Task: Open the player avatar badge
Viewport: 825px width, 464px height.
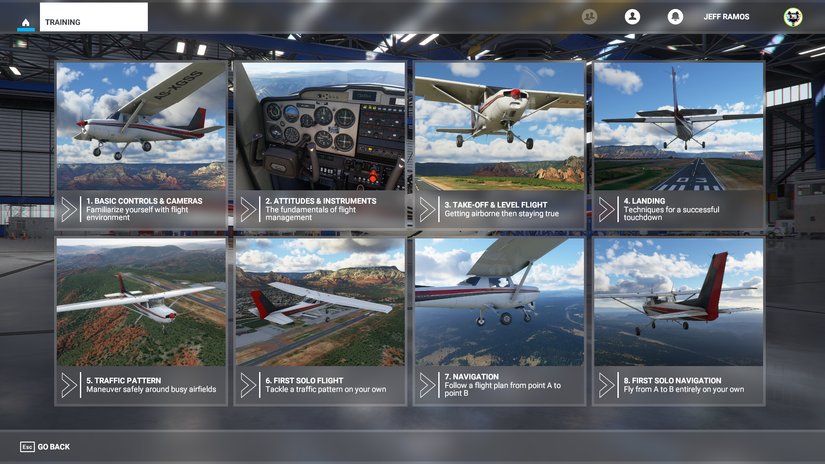Action: (x=792, y=17)
